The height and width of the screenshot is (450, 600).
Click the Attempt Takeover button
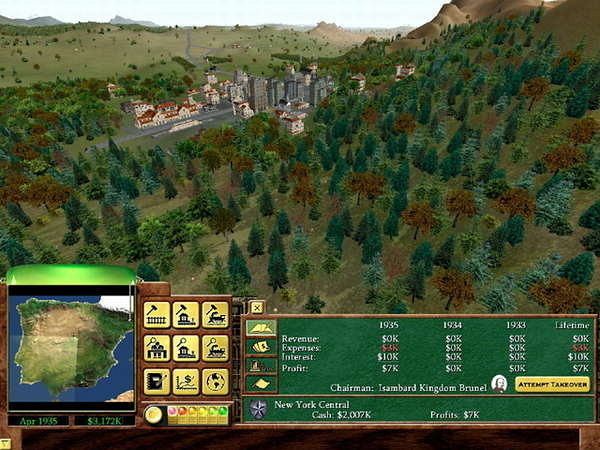click(552, 384)
